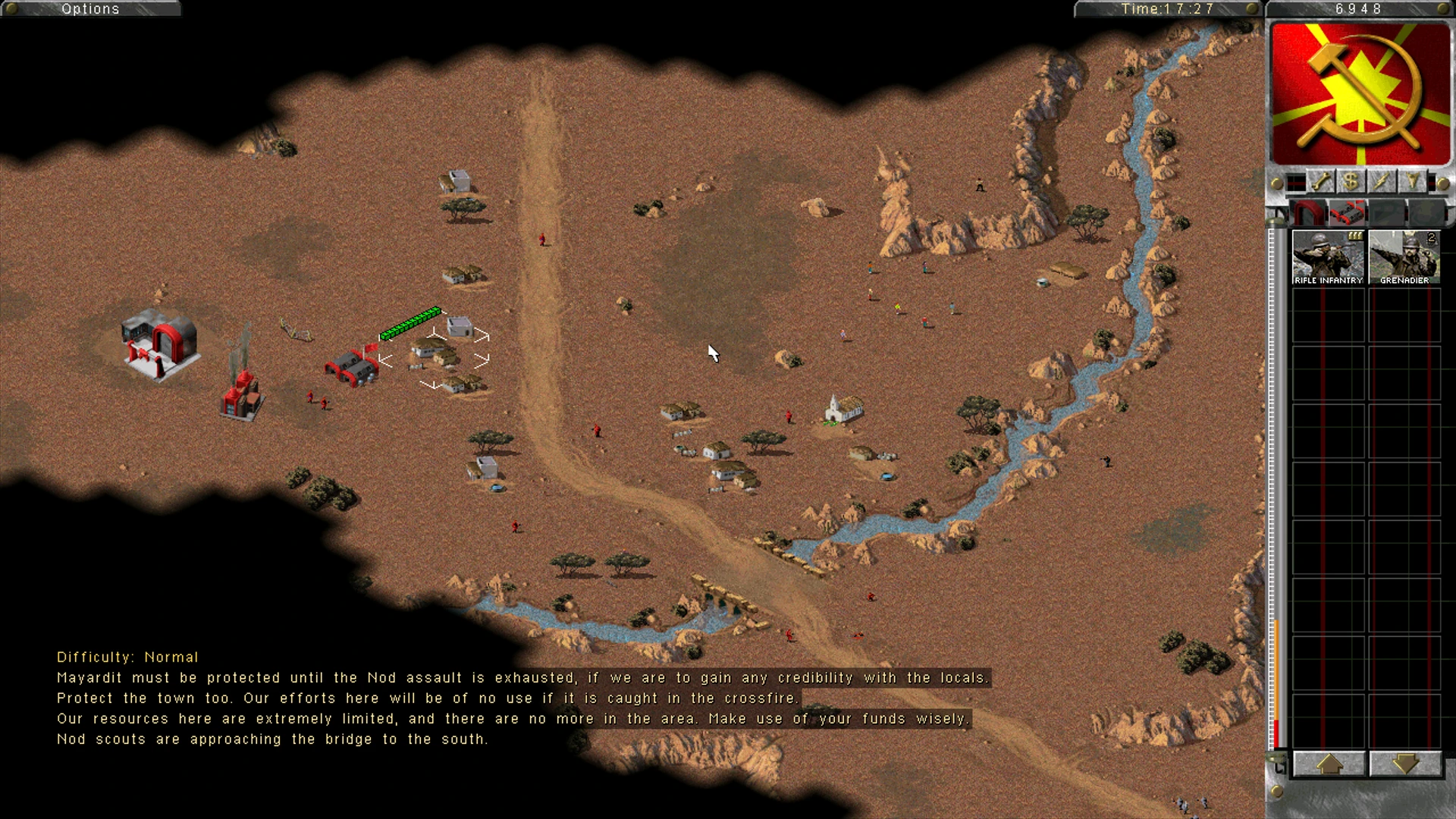This screenshot has height=819, width=1456.
Task: Toggle the dollar-sign sell mode
Action: tap(1351, 182)
